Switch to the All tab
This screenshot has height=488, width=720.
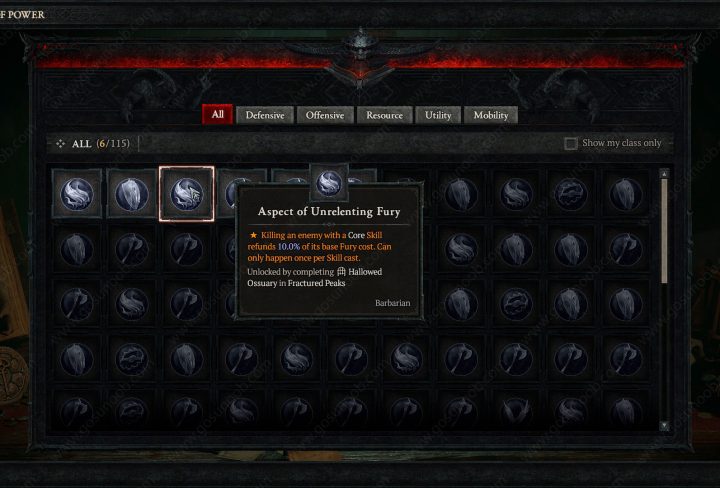[x=217, y=115]
